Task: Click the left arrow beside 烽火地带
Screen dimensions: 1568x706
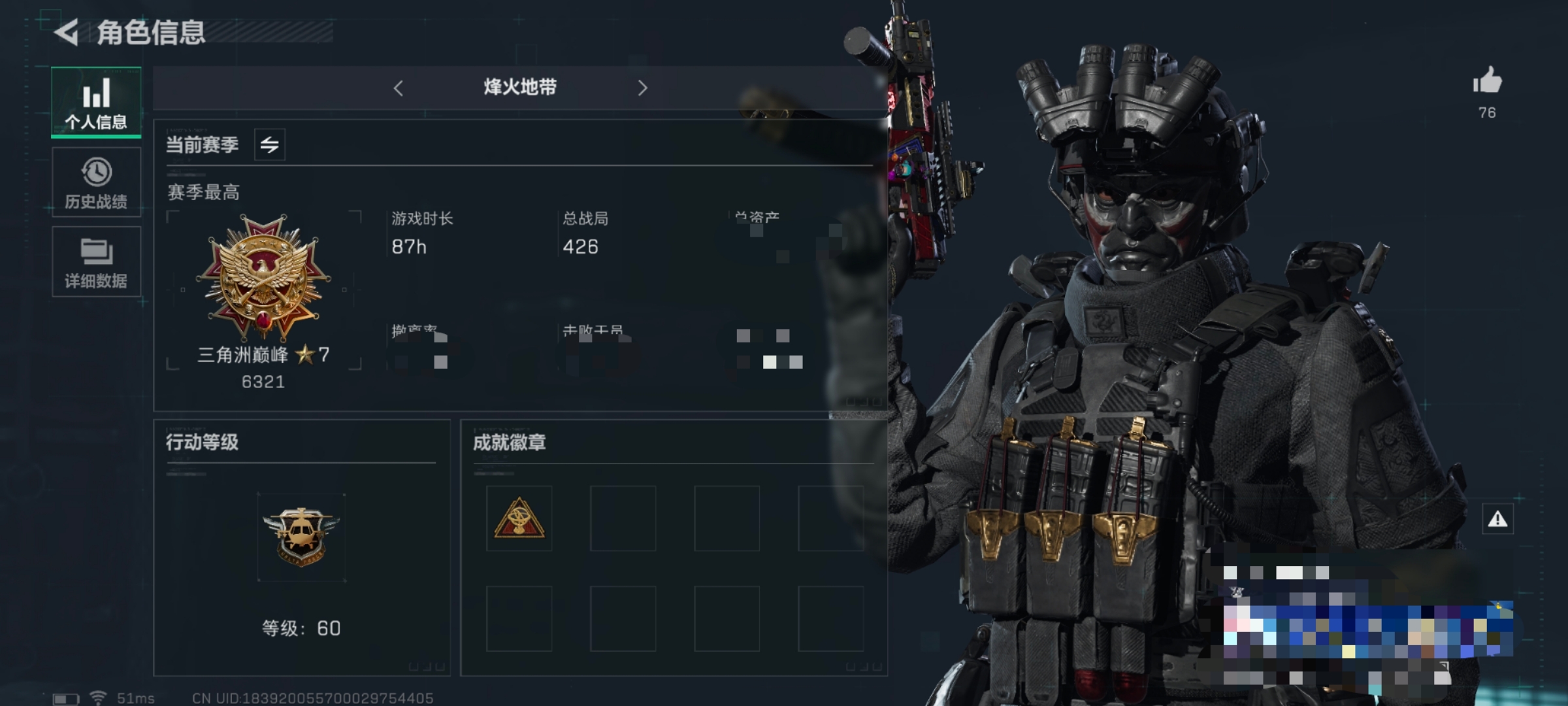Action: pyautogui.click(x=399, y=88)
